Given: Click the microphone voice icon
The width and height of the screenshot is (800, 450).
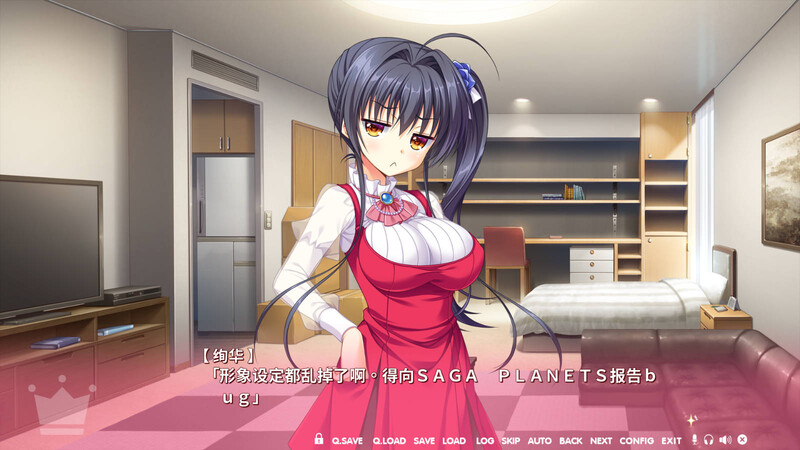Looking at the screenshot, I should pos(695,440).
